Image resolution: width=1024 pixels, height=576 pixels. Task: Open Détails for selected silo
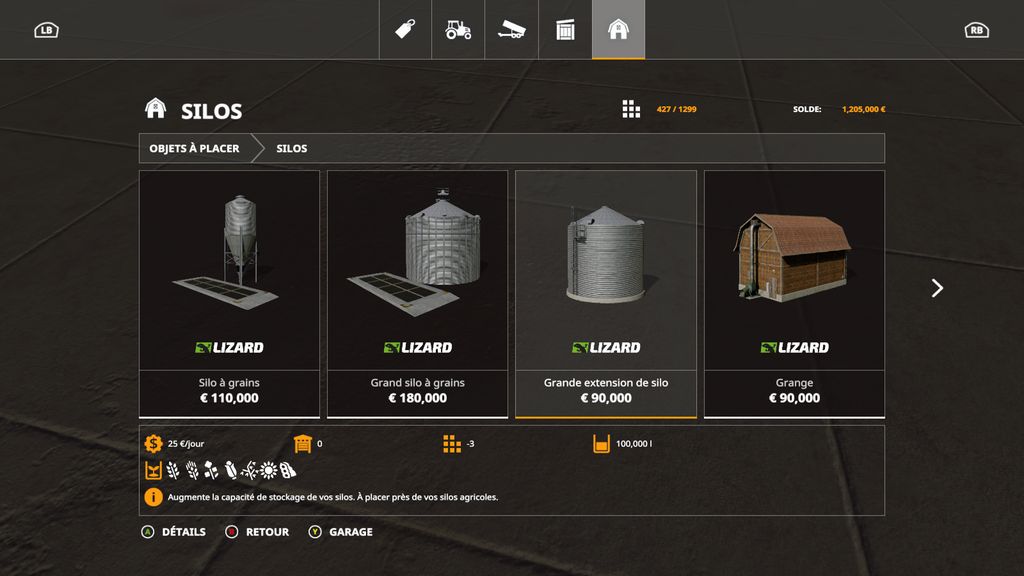[x=174, y=532]
